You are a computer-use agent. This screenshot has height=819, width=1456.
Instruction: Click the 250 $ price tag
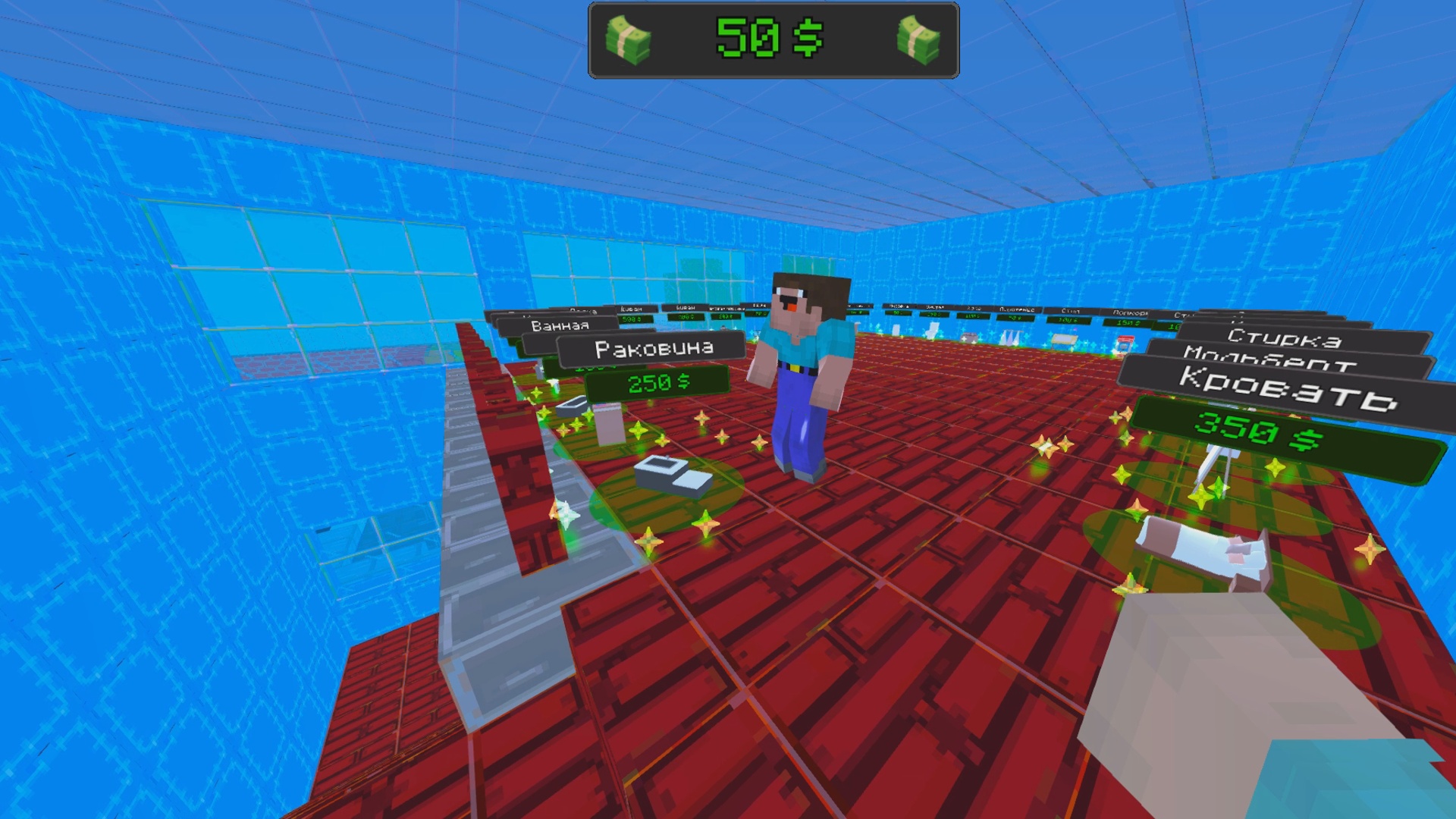658,381
